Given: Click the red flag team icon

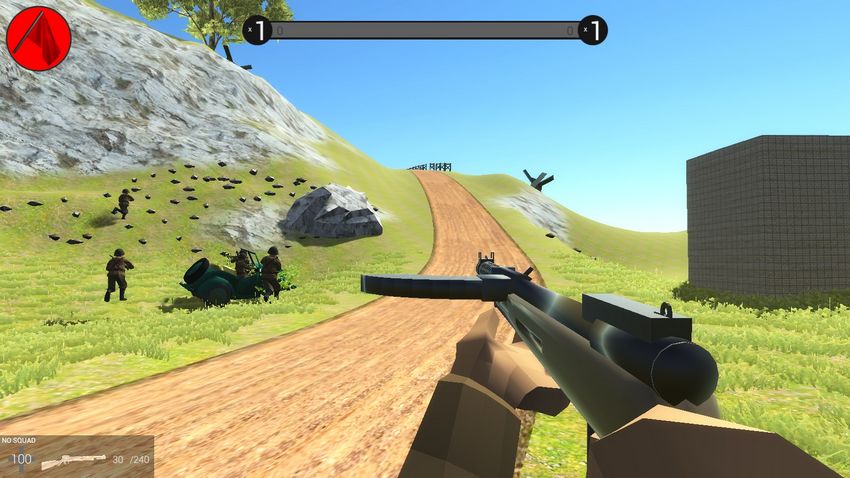Looking at the screenshot, I should [x=38, y=37].
